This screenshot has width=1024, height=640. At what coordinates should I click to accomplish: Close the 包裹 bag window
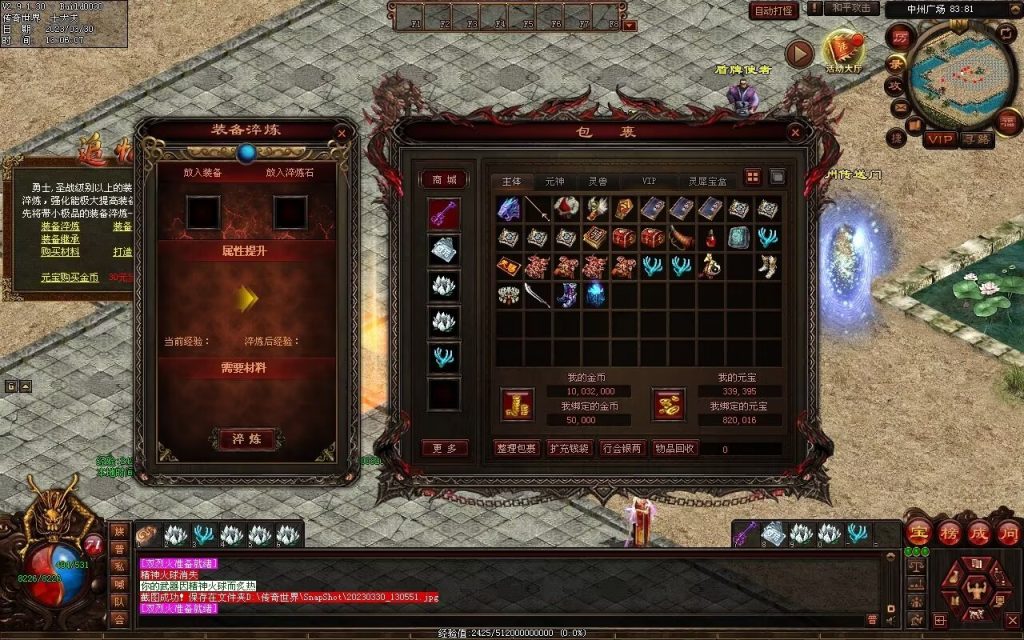point(795,132)
